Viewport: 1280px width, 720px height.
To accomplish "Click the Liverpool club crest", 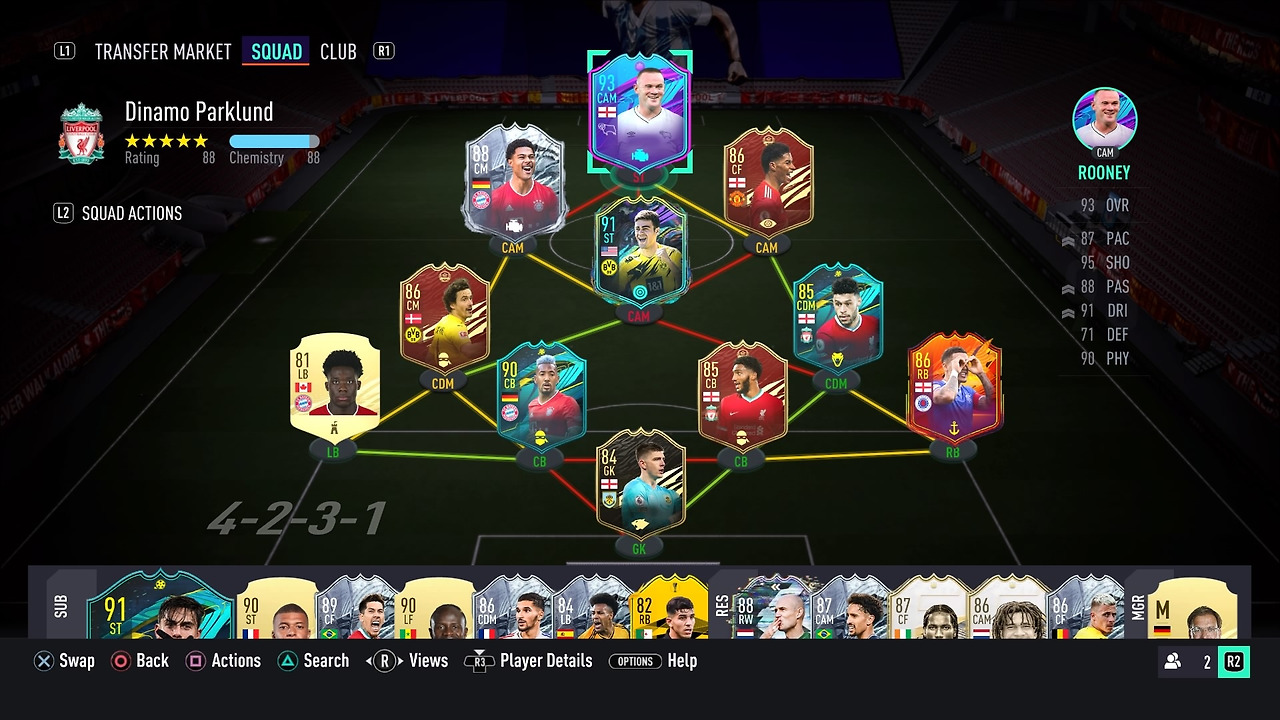I will point(81,135).
